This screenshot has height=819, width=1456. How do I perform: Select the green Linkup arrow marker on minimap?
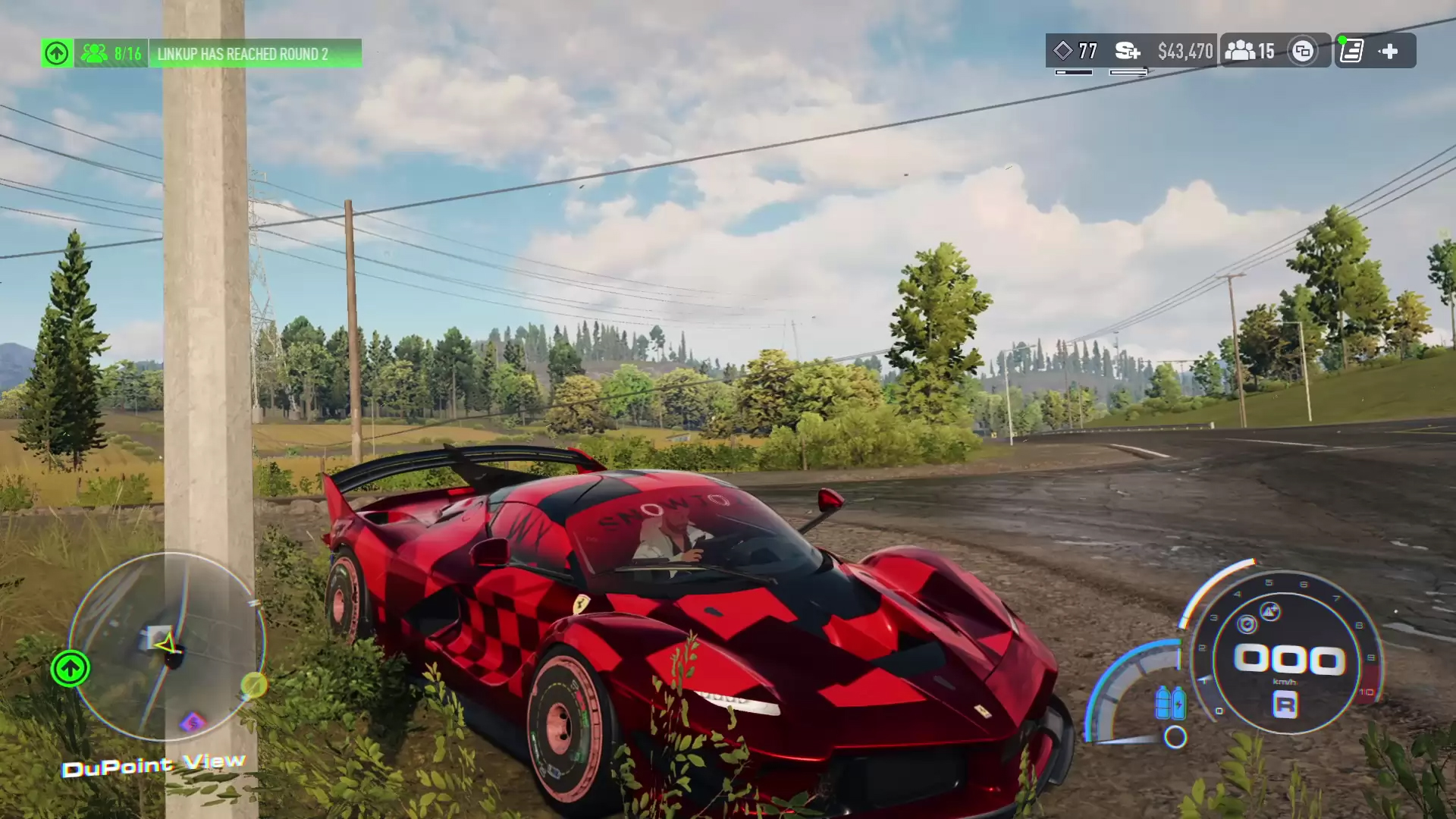point(70,669)
